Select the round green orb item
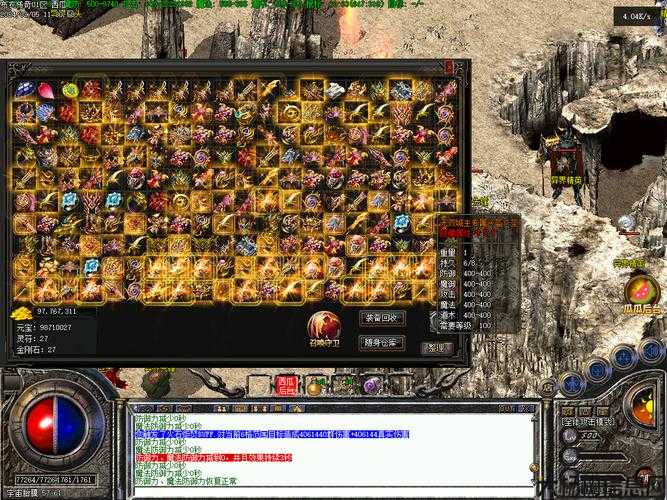This screenshot has width=667, height=500. (69, 90)
